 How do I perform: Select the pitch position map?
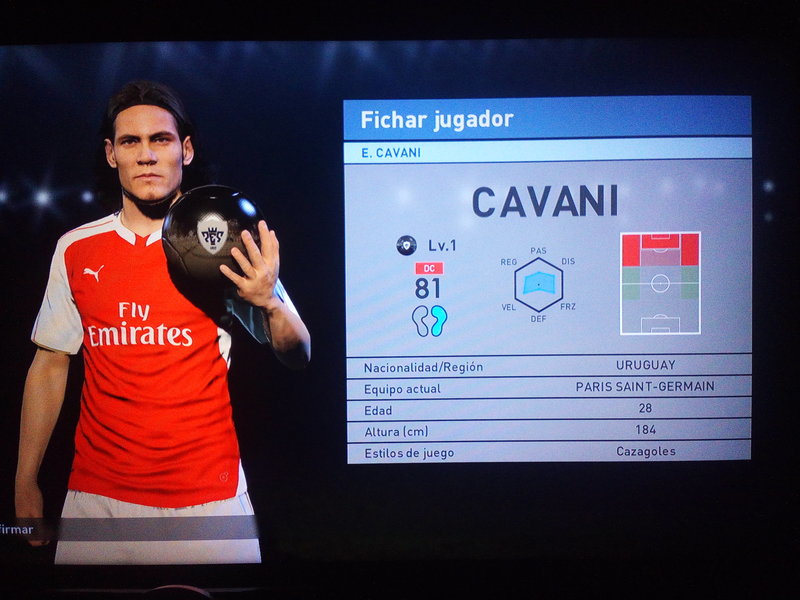coord(660,283)
